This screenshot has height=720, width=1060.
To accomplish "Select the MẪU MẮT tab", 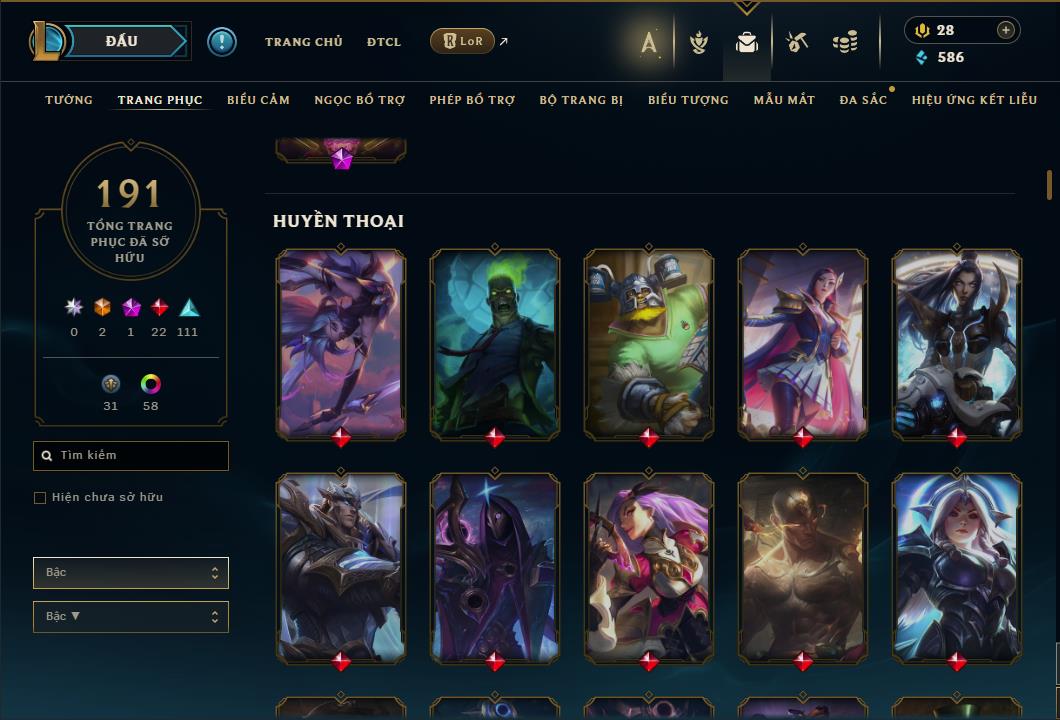I will point(784,100).
